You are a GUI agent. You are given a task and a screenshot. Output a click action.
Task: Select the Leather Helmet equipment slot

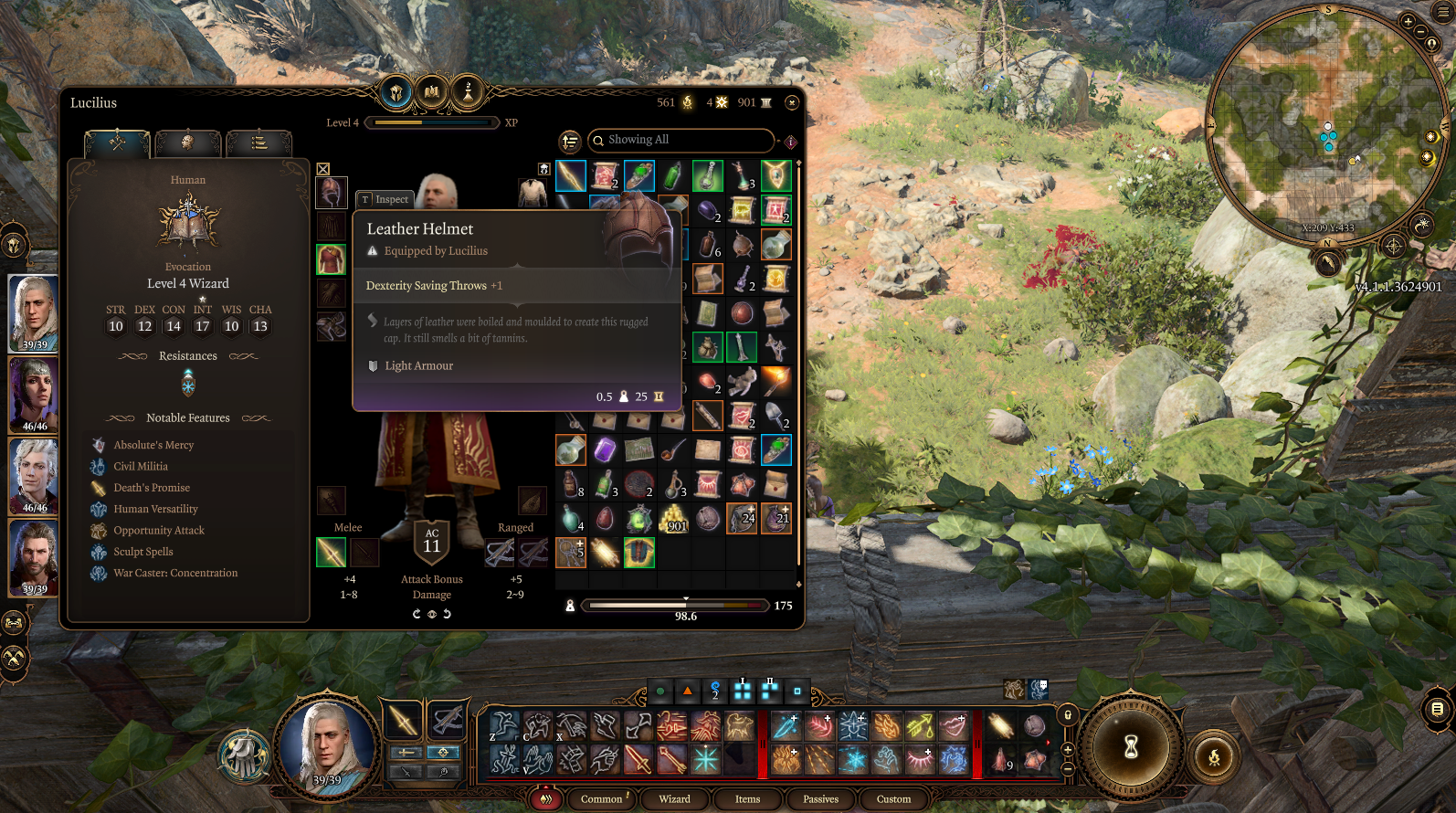click(x=331, y=193)
